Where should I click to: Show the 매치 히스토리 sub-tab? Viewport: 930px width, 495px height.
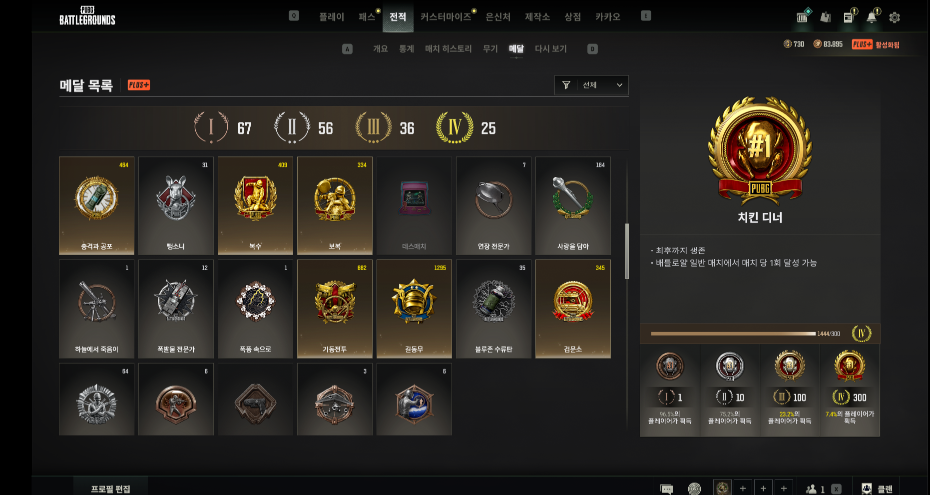pyautogui.click(x=448, y=48)
